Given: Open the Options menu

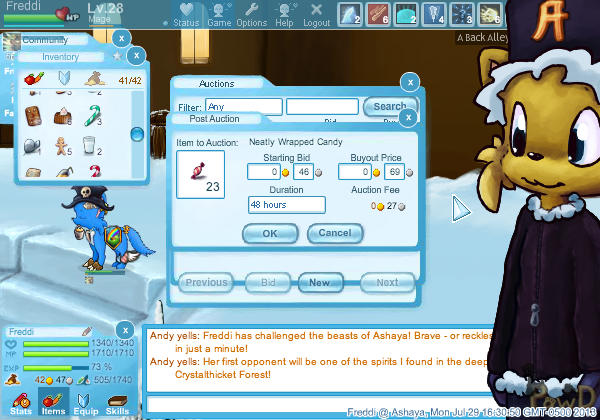Looking at the screenshot, I should pyautogui.click(x=251, y=15).
